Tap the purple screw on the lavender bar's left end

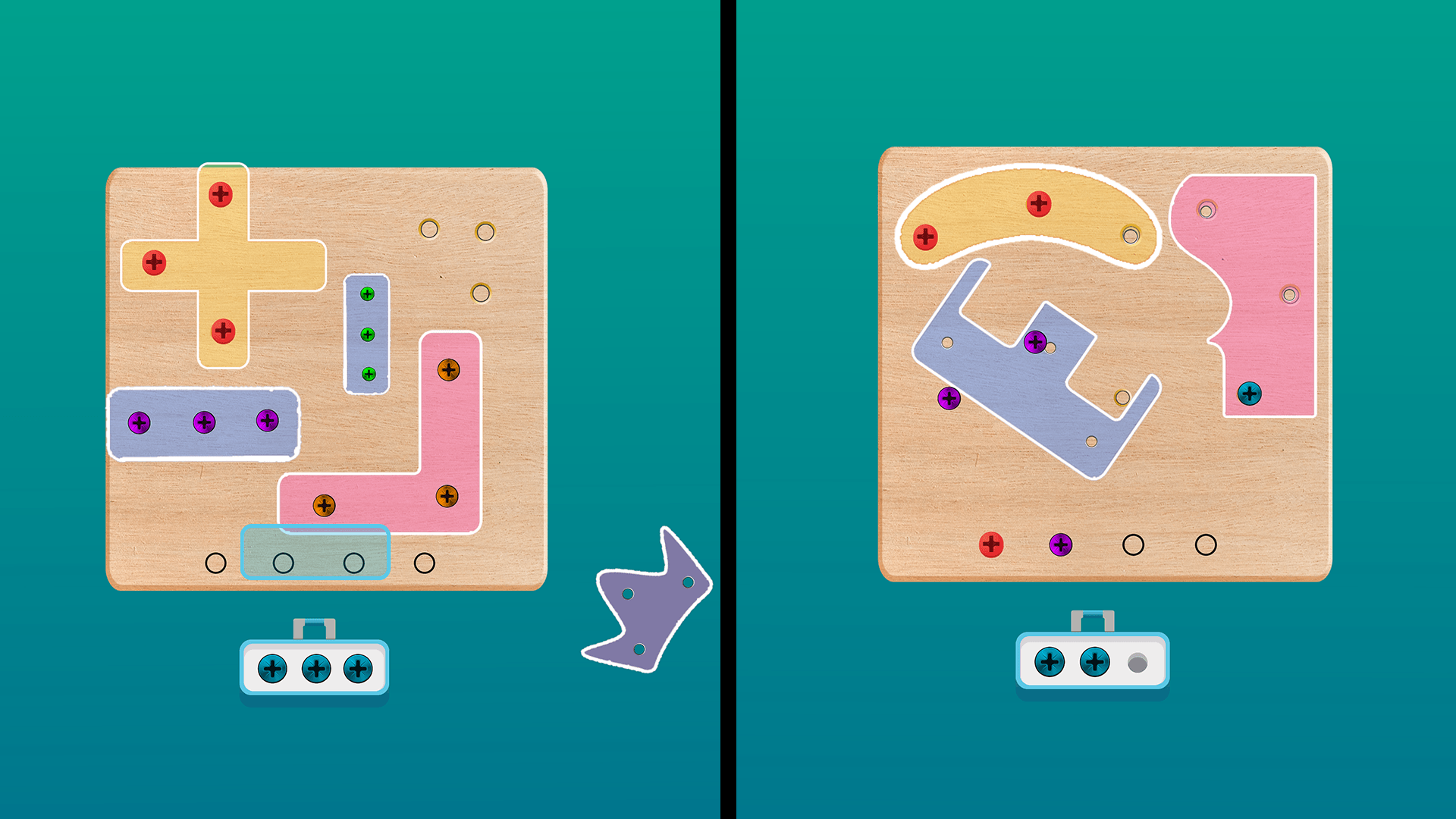tap(140, 423)
